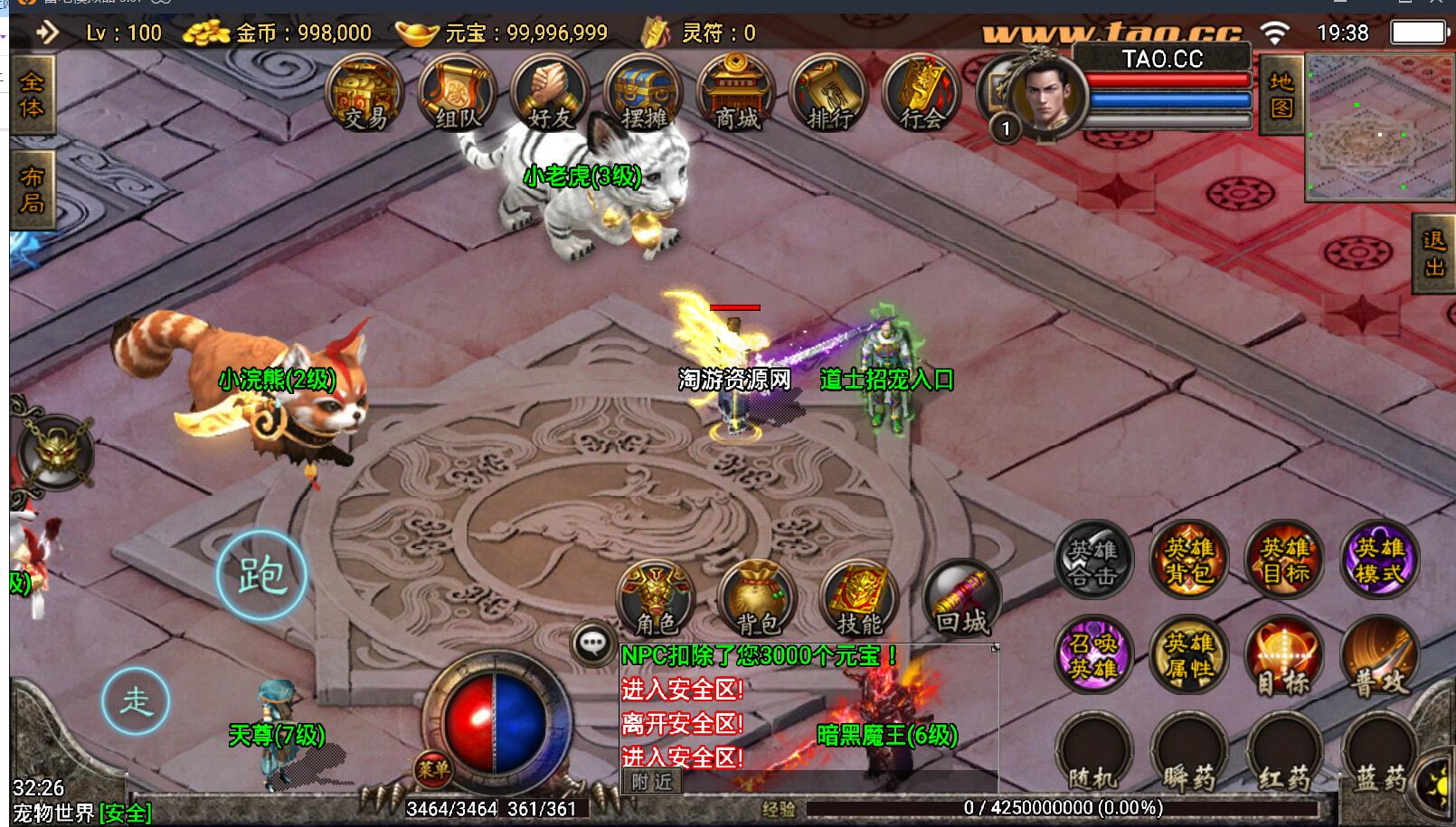Visit the 商城 shop
The height and width of the screenshot is (827, 1456).
pyautogui.click(x=736, y=95)
